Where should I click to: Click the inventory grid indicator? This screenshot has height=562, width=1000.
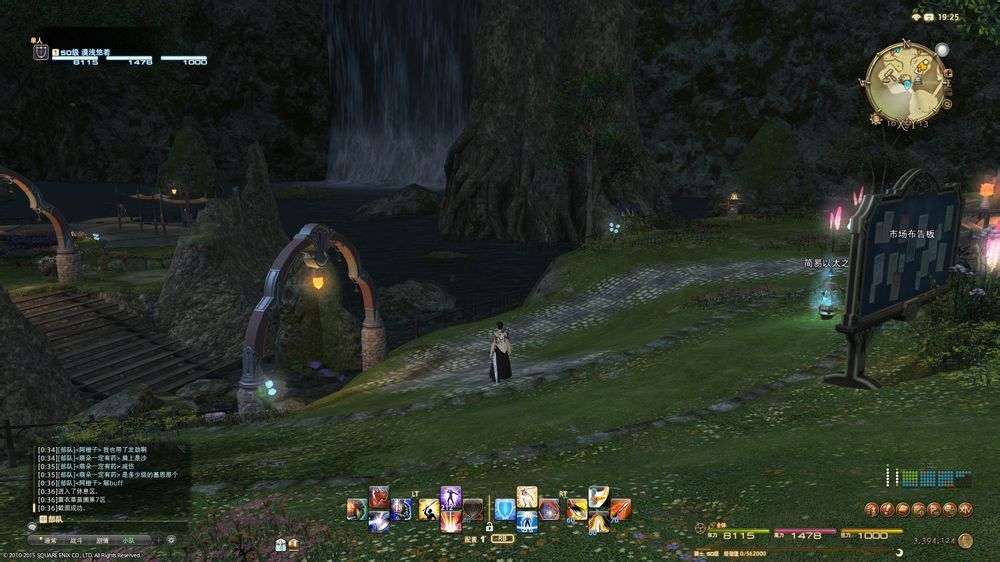coord(930,478)
